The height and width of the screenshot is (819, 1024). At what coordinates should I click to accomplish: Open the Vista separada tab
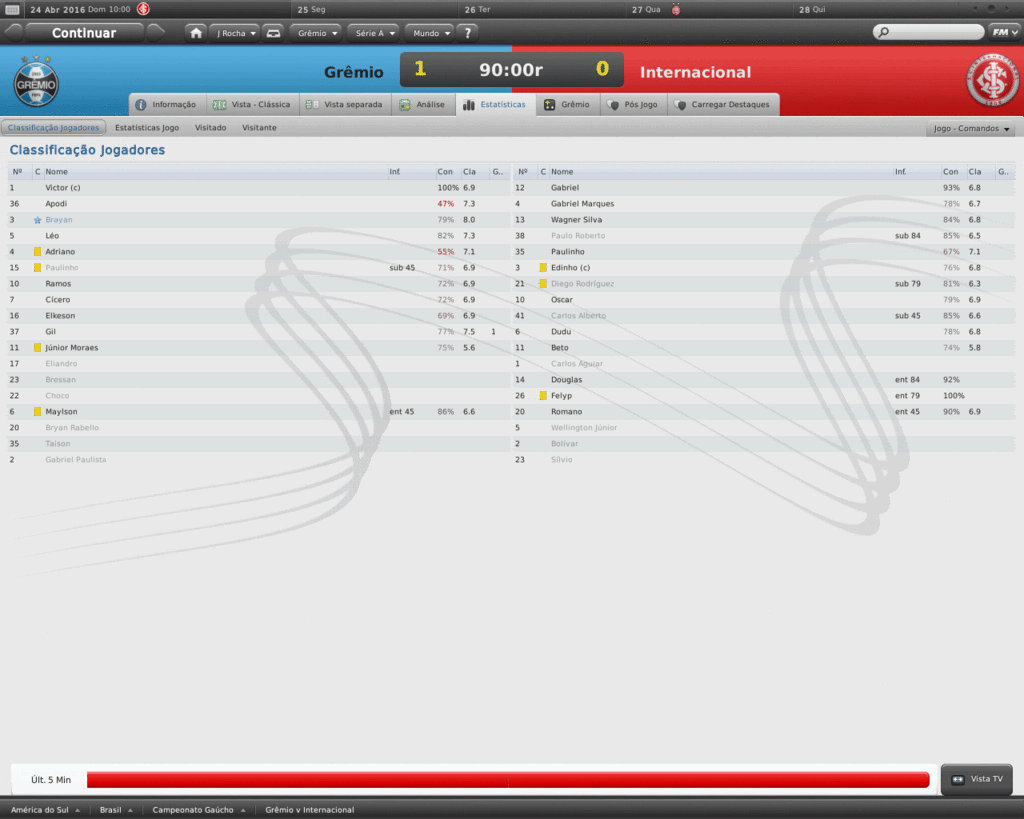pyautogui.click(x=344, y=104)
